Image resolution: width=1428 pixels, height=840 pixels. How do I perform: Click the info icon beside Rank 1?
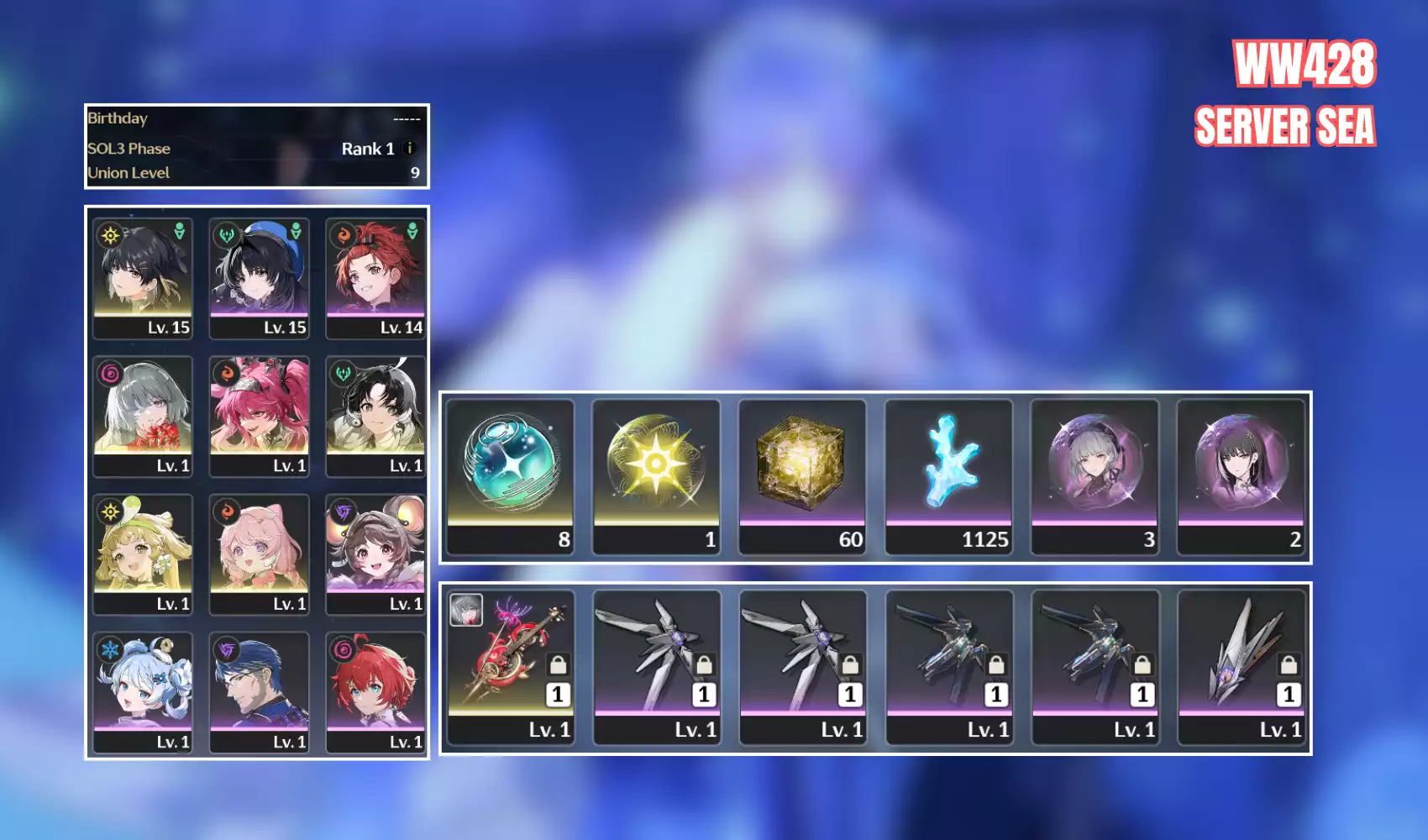[409, 149]
